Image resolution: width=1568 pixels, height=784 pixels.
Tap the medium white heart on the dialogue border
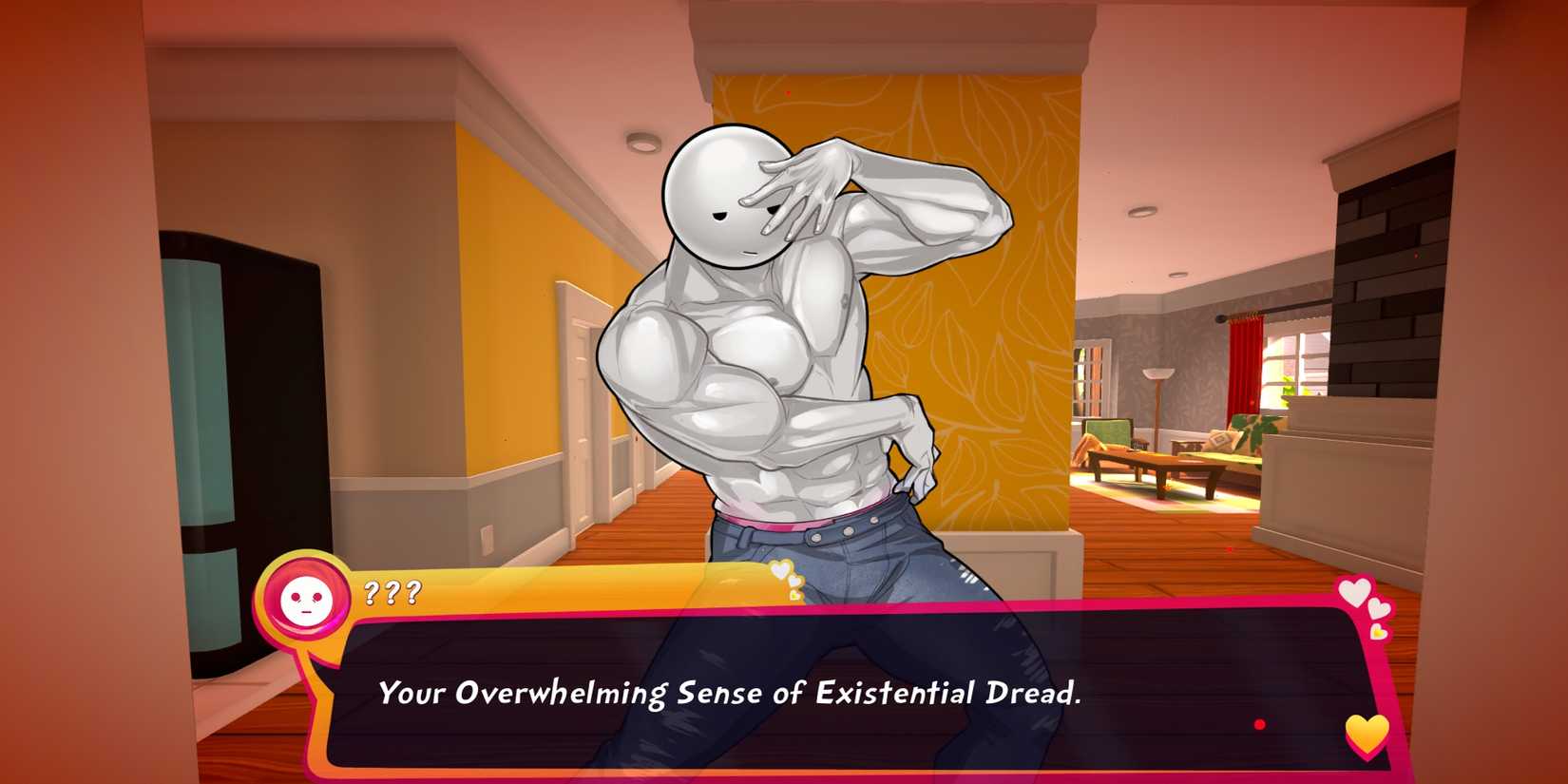pyautogui.click(x=1378, y=608)
